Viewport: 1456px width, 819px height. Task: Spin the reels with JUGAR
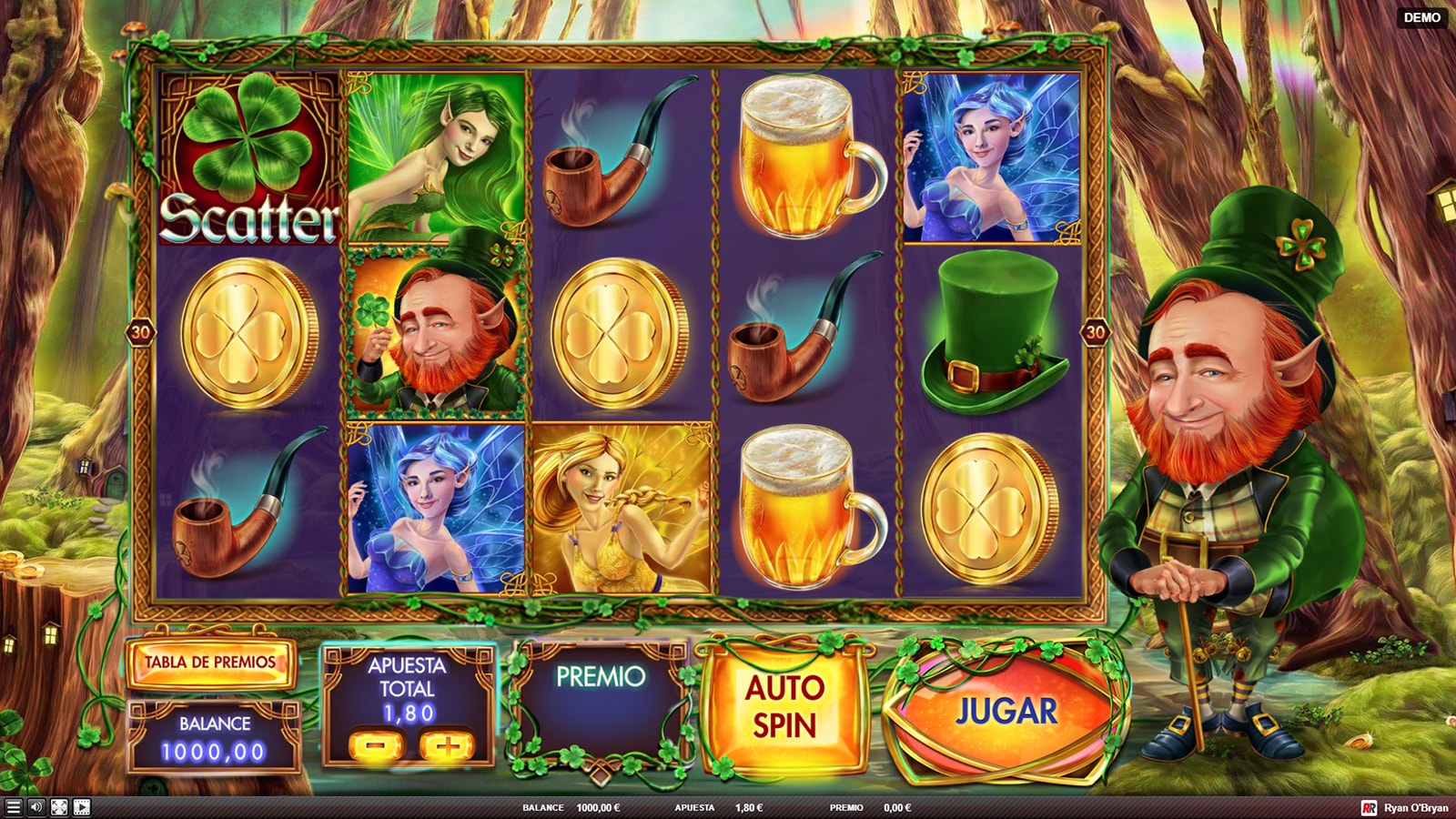click(x=1006, y=712)
